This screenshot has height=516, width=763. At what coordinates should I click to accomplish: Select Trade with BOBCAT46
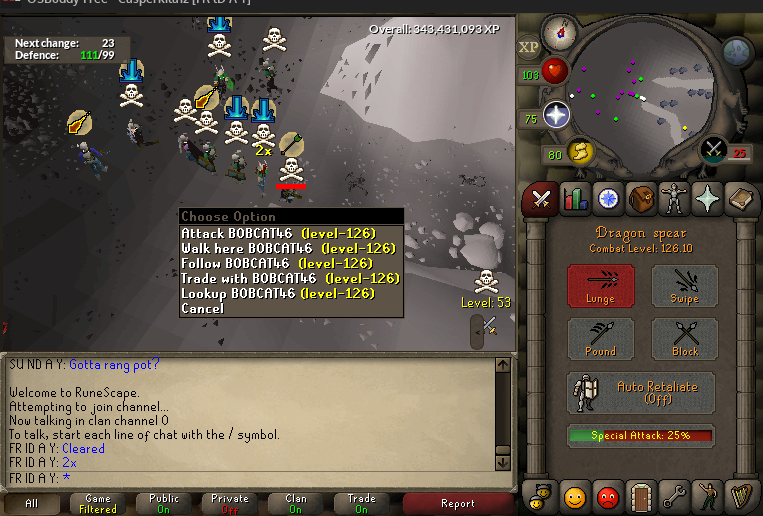pyautogui.click(x=288, y=279)
